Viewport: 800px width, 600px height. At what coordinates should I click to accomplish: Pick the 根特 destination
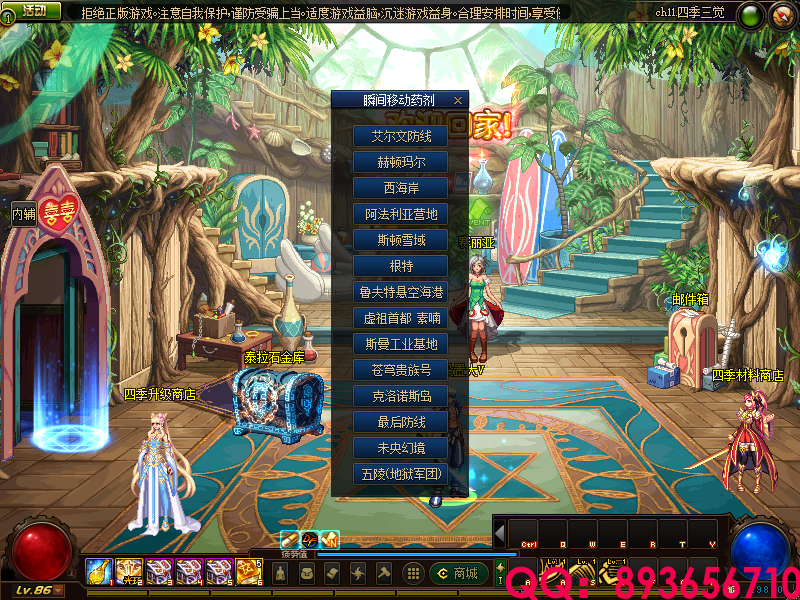(400, 265)
